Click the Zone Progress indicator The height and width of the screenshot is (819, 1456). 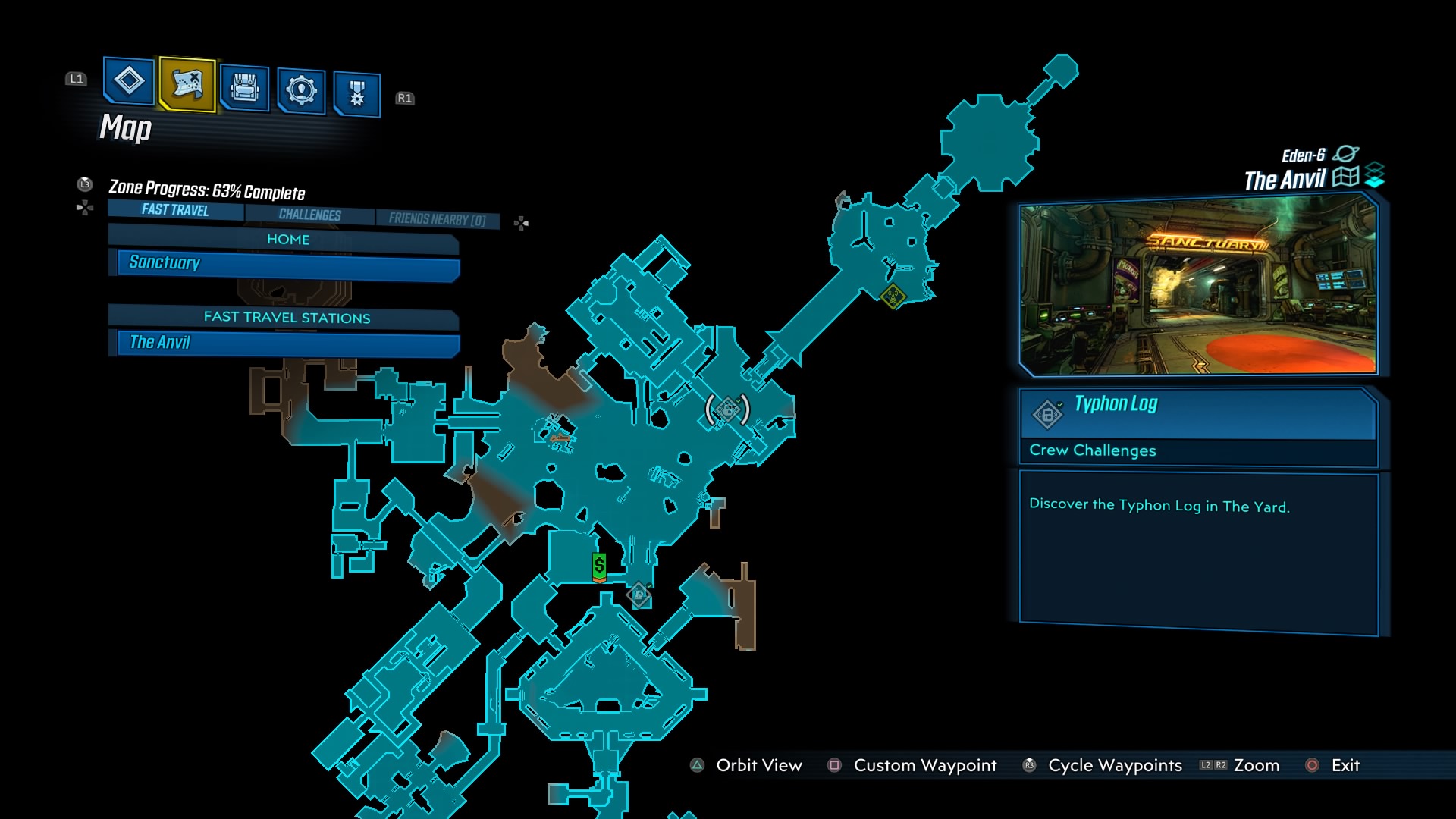click(x=210, y=192)
